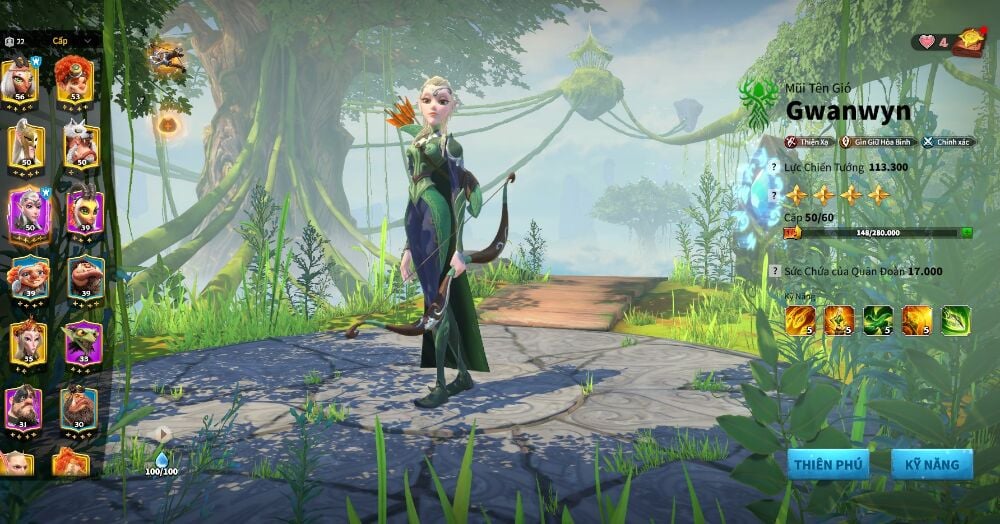Open the book icon with red notification
Viewport: 1000px width, 524px height.
pos(967,42)
